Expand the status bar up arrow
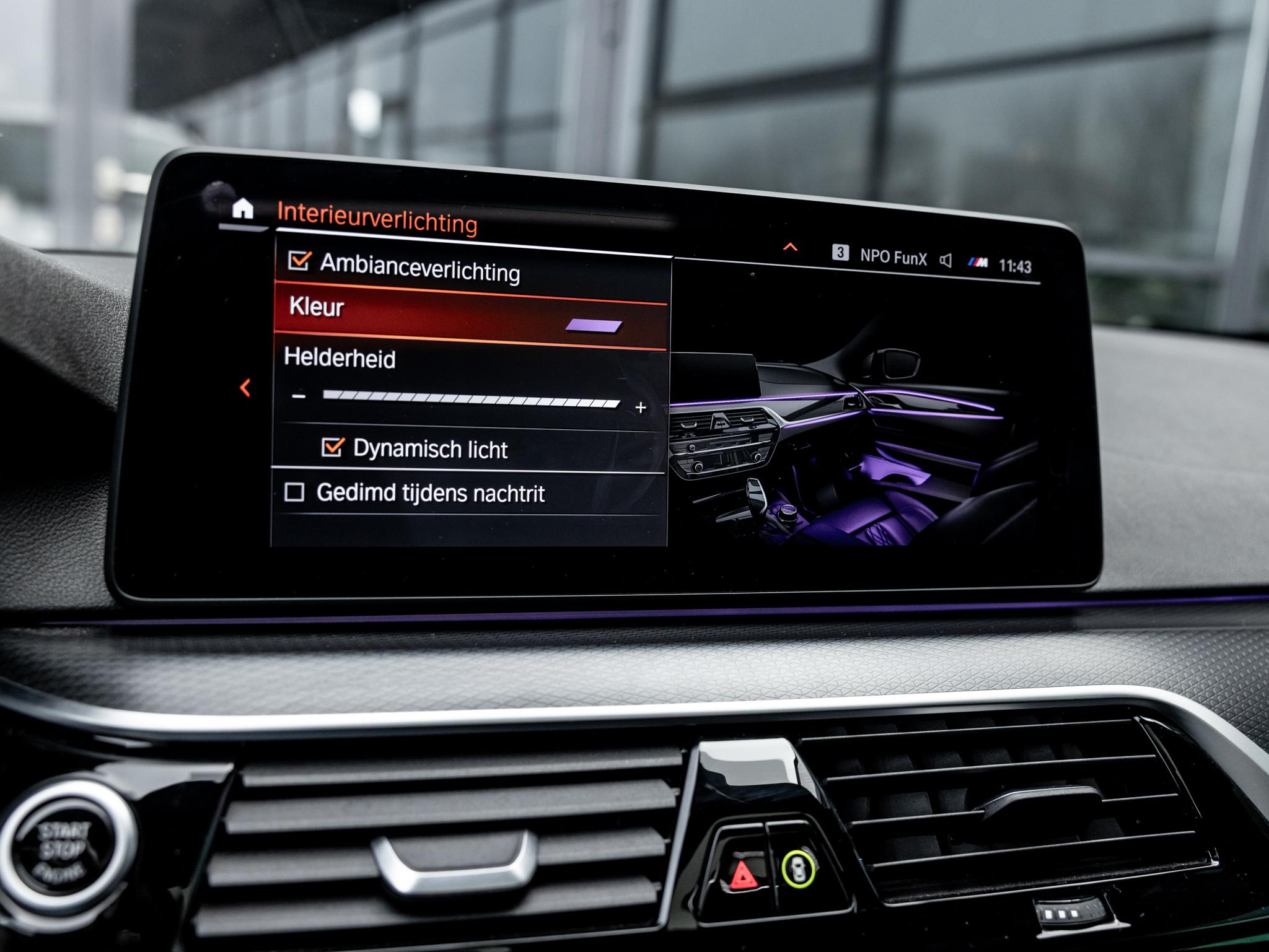 [x=790, y=248]
